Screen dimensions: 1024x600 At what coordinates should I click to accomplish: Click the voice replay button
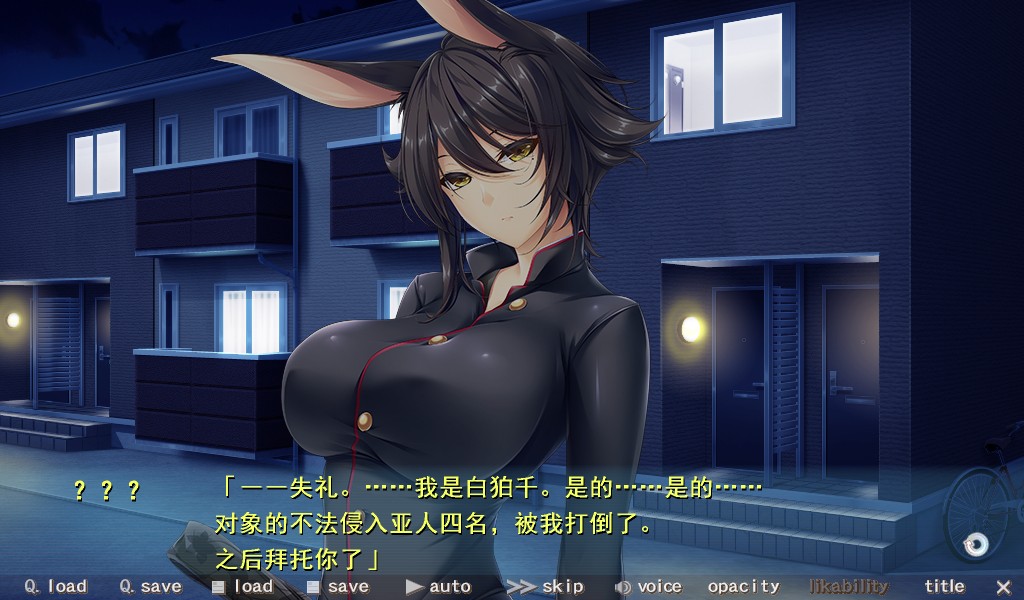[x=648, y=587]
